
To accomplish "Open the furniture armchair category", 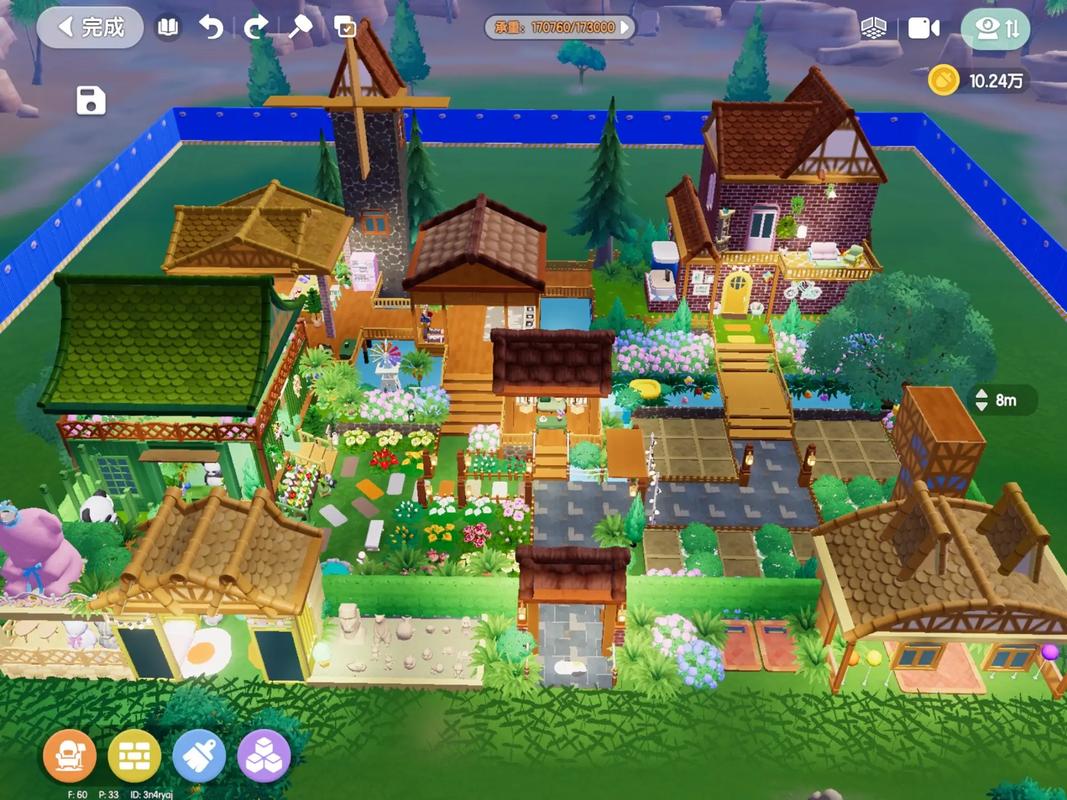I will (x=70, y=757).
